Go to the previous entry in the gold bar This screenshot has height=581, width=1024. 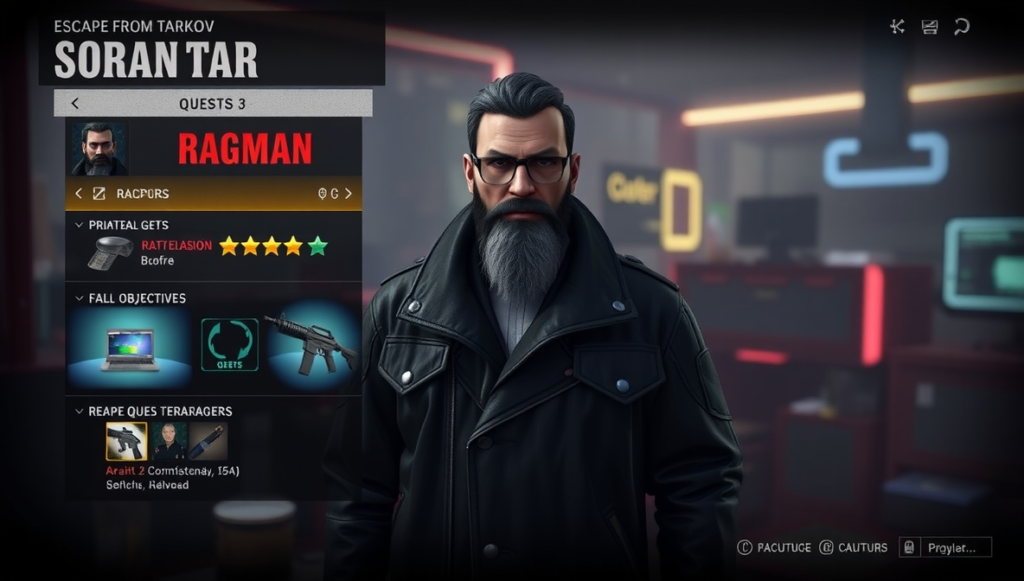[79, 193]
